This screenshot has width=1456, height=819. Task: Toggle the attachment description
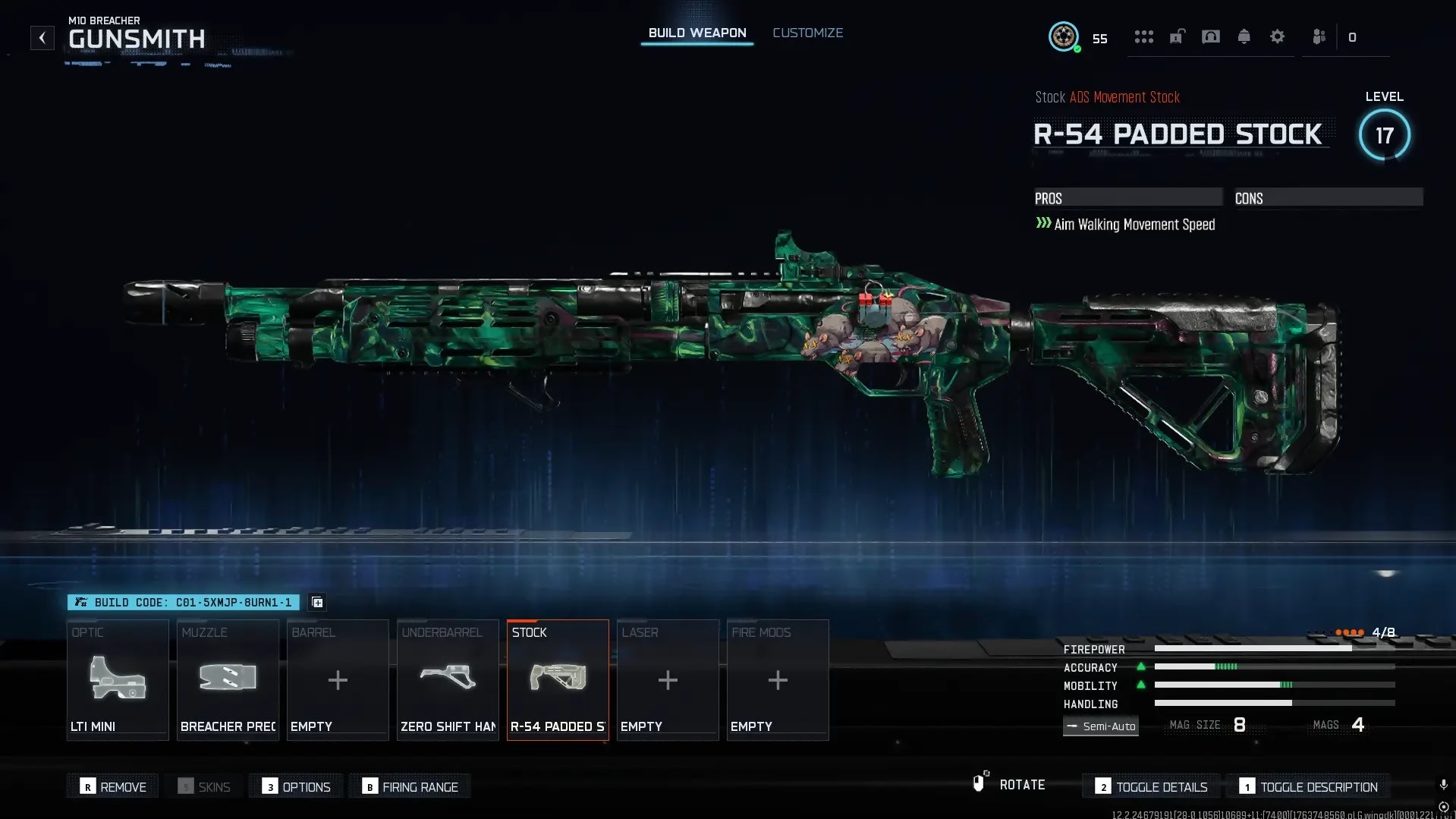coord(1309,786)
